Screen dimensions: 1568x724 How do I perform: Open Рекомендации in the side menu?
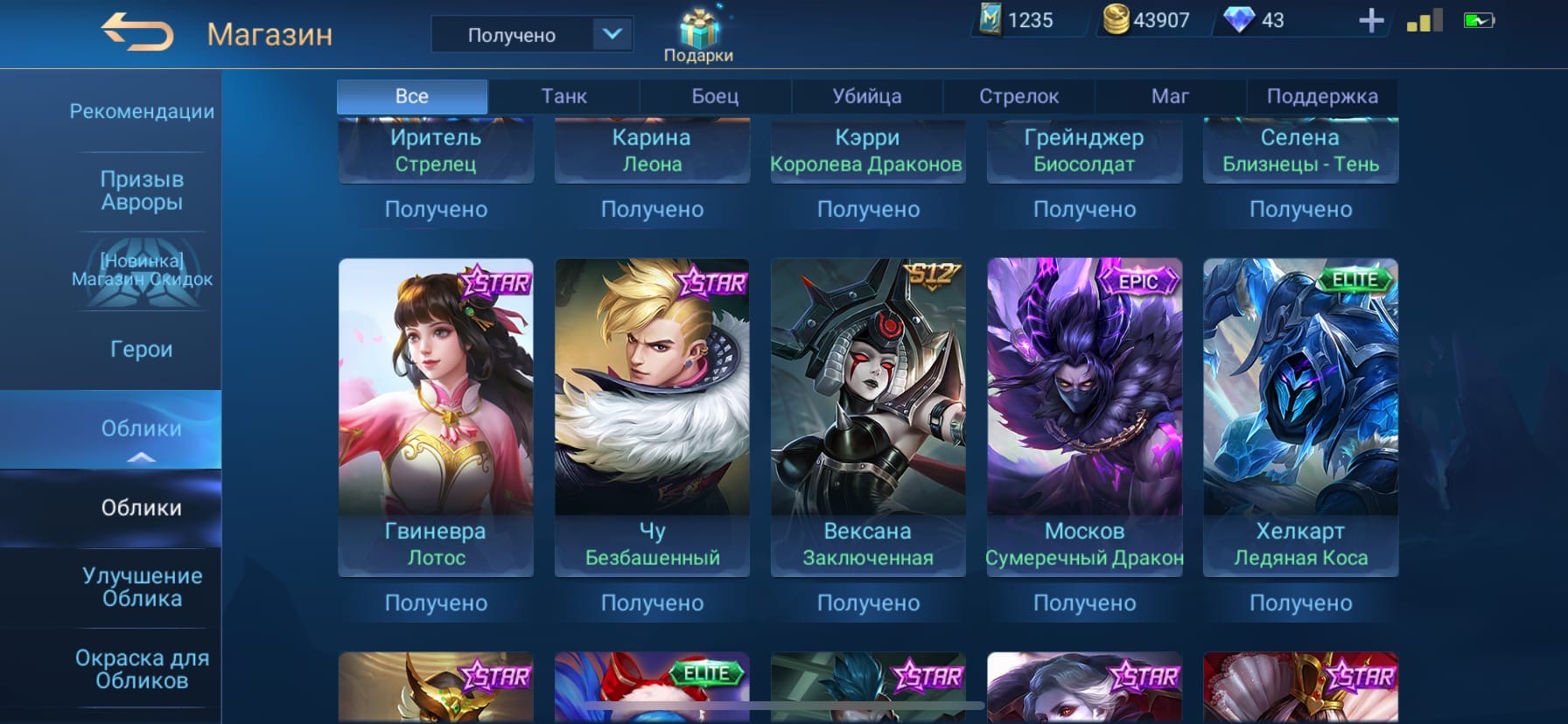[142, 112]
